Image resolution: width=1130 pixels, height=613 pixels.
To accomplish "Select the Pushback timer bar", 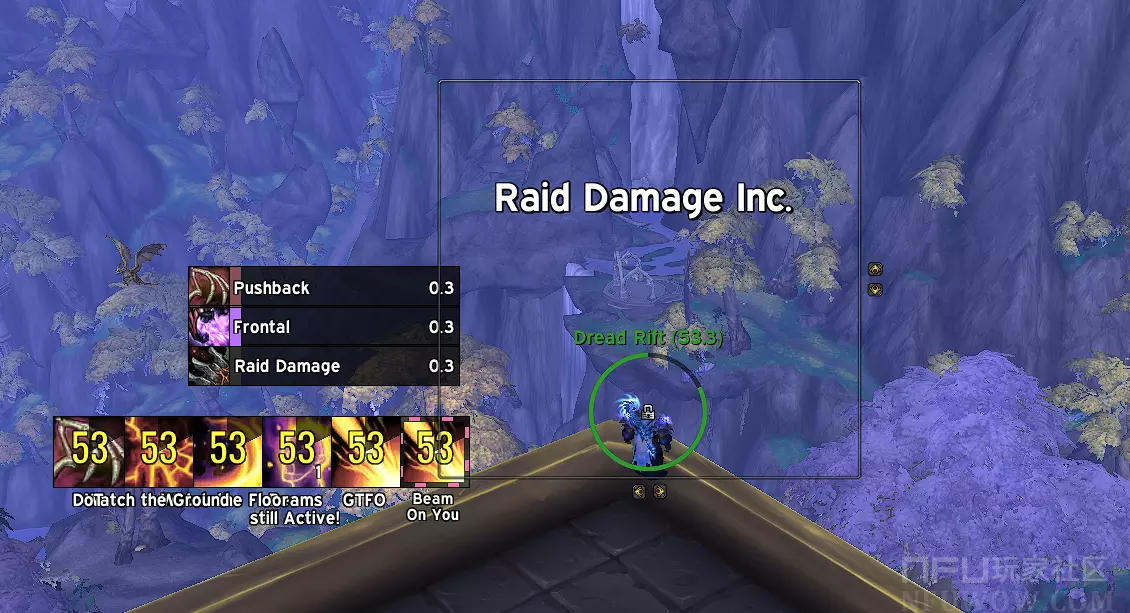I will [324, 288].
